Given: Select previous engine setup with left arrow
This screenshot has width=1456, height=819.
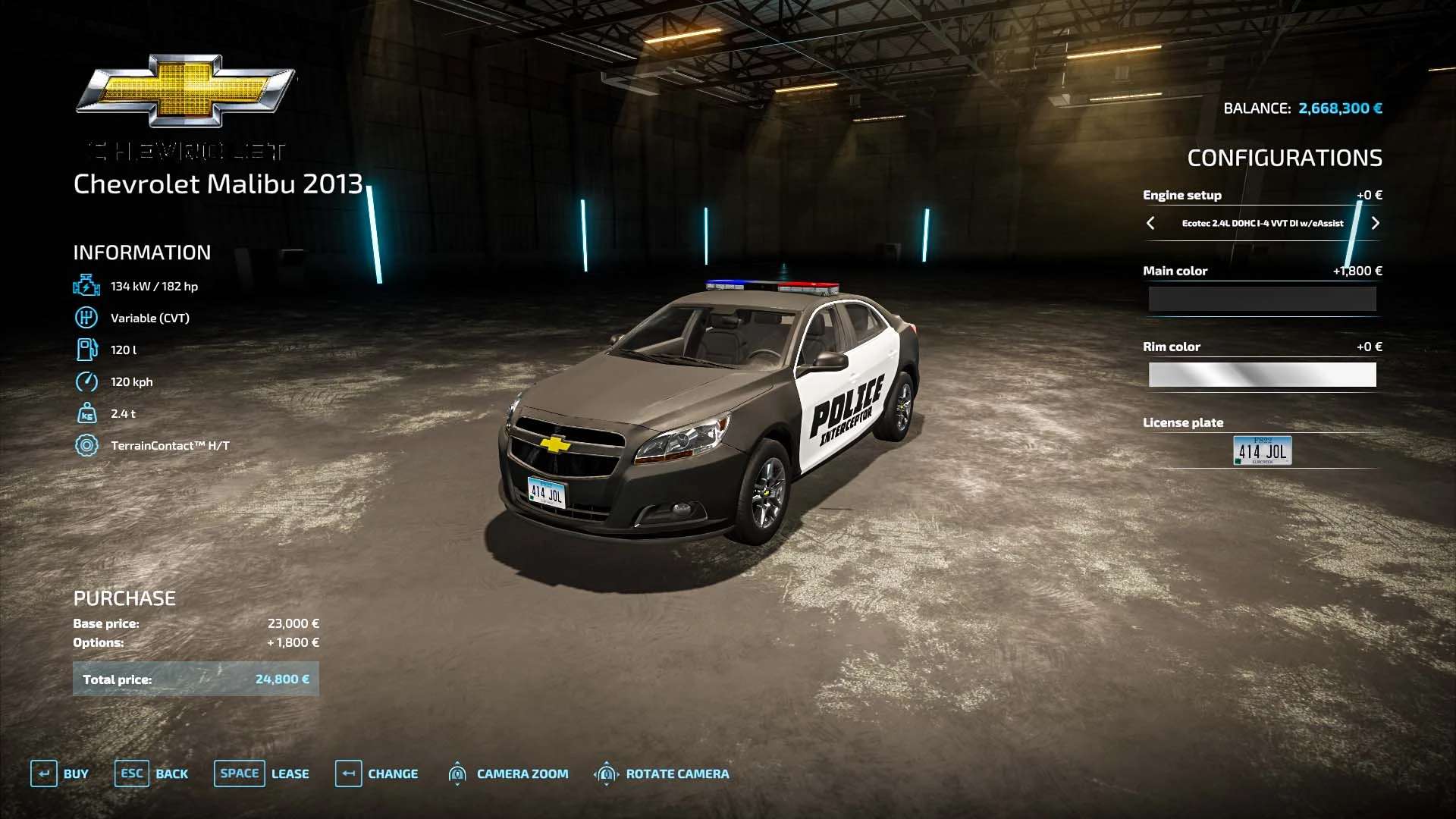Looking at the screenshot, I should (1150, 223).
